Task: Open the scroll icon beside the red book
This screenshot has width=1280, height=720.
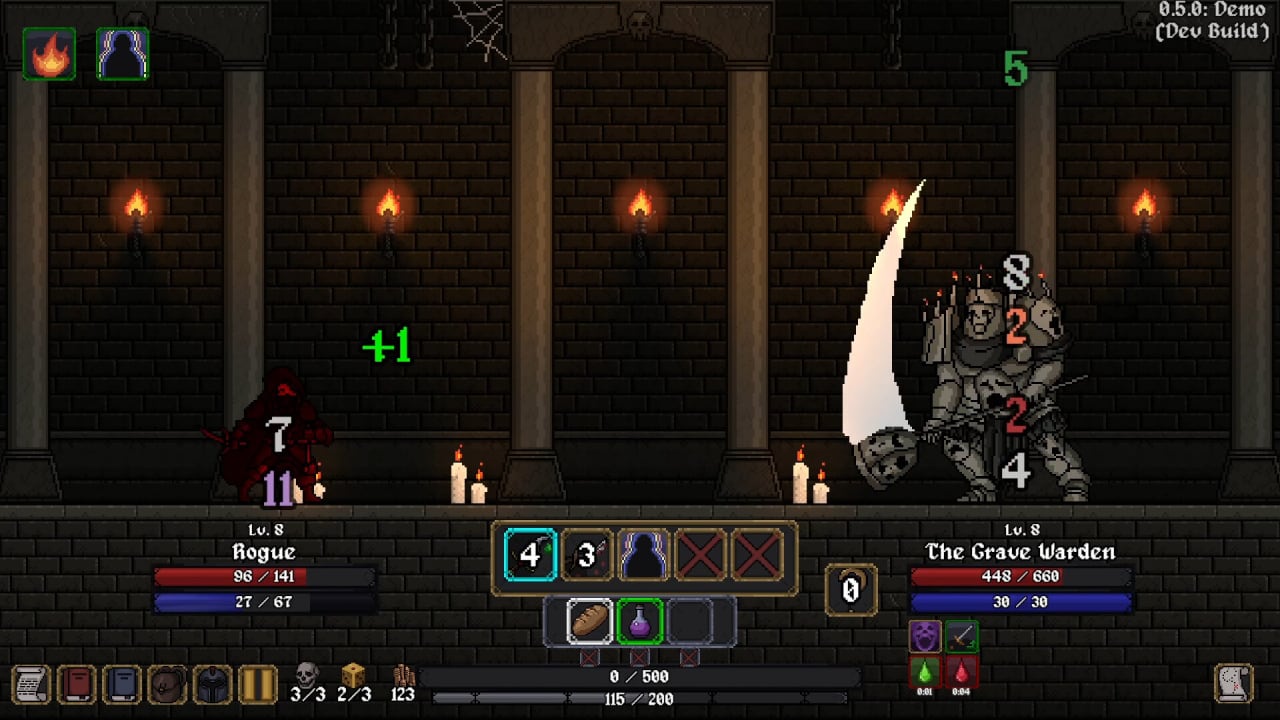Action: coord(31,684)
